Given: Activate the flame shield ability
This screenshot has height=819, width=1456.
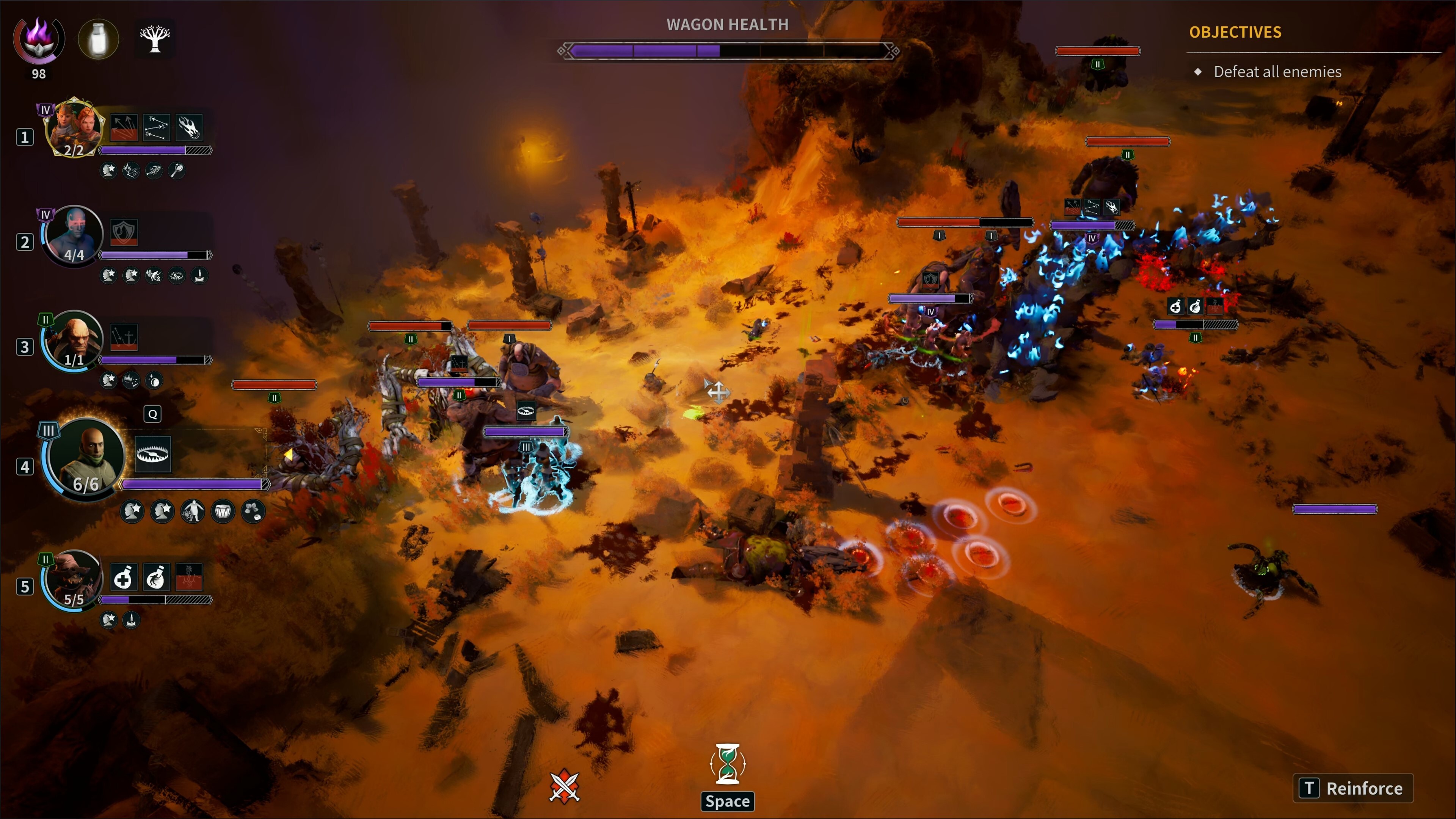Looking at the screenshot, I should [x=124, y=232].
